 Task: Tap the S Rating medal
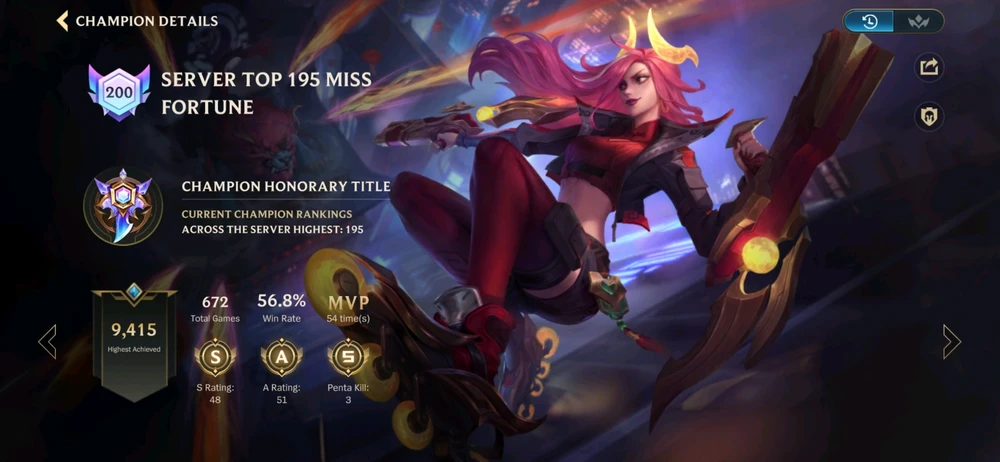tap(215, 357)
